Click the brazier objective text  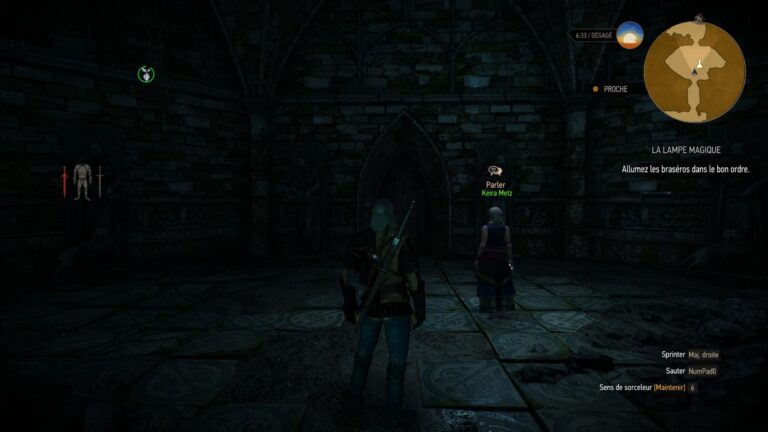coord(685,169)
